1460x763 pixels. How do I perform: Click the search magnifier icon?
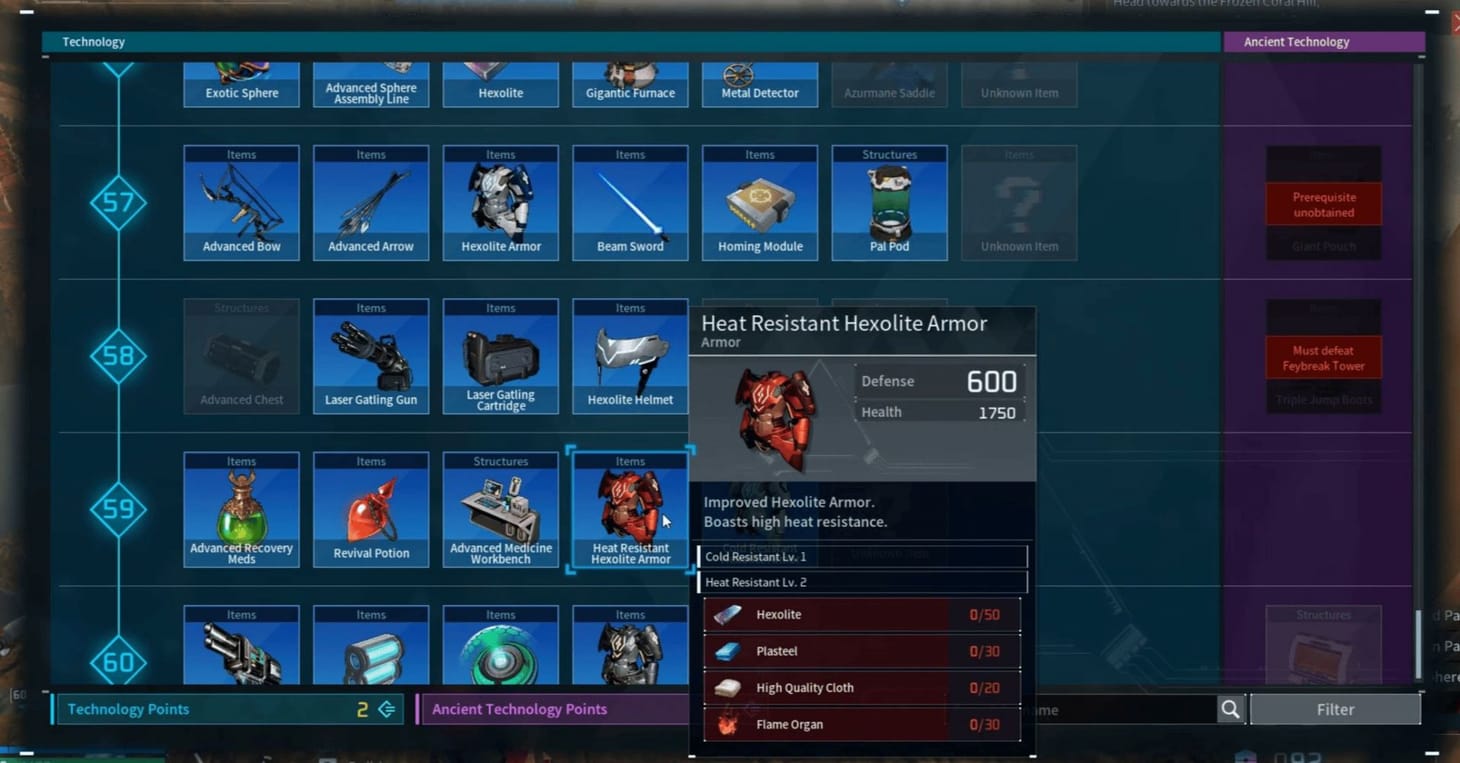coord(1230,708)
